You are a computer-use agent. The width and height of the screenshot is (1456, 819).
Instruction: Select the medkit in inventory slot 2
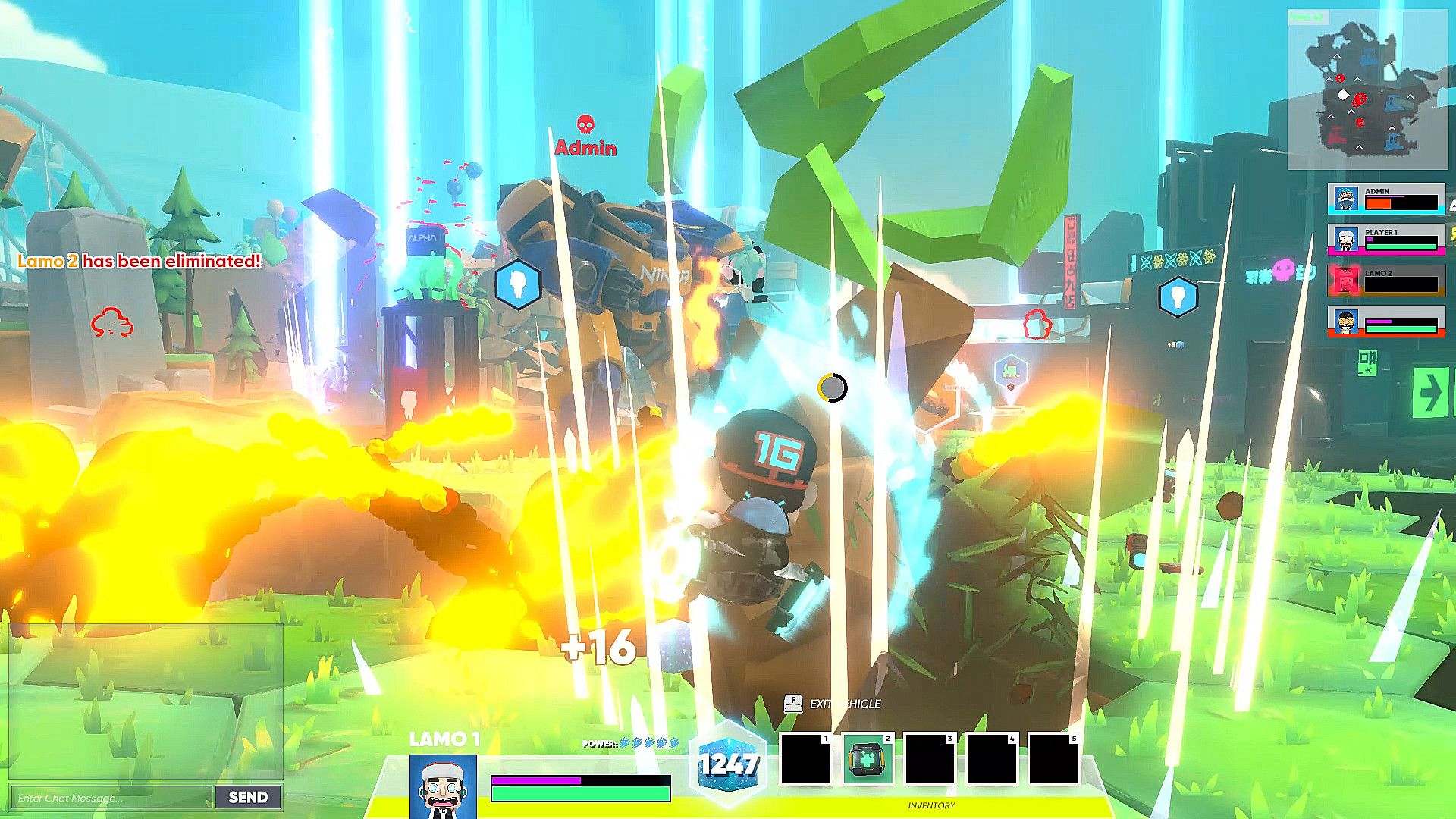868,759
